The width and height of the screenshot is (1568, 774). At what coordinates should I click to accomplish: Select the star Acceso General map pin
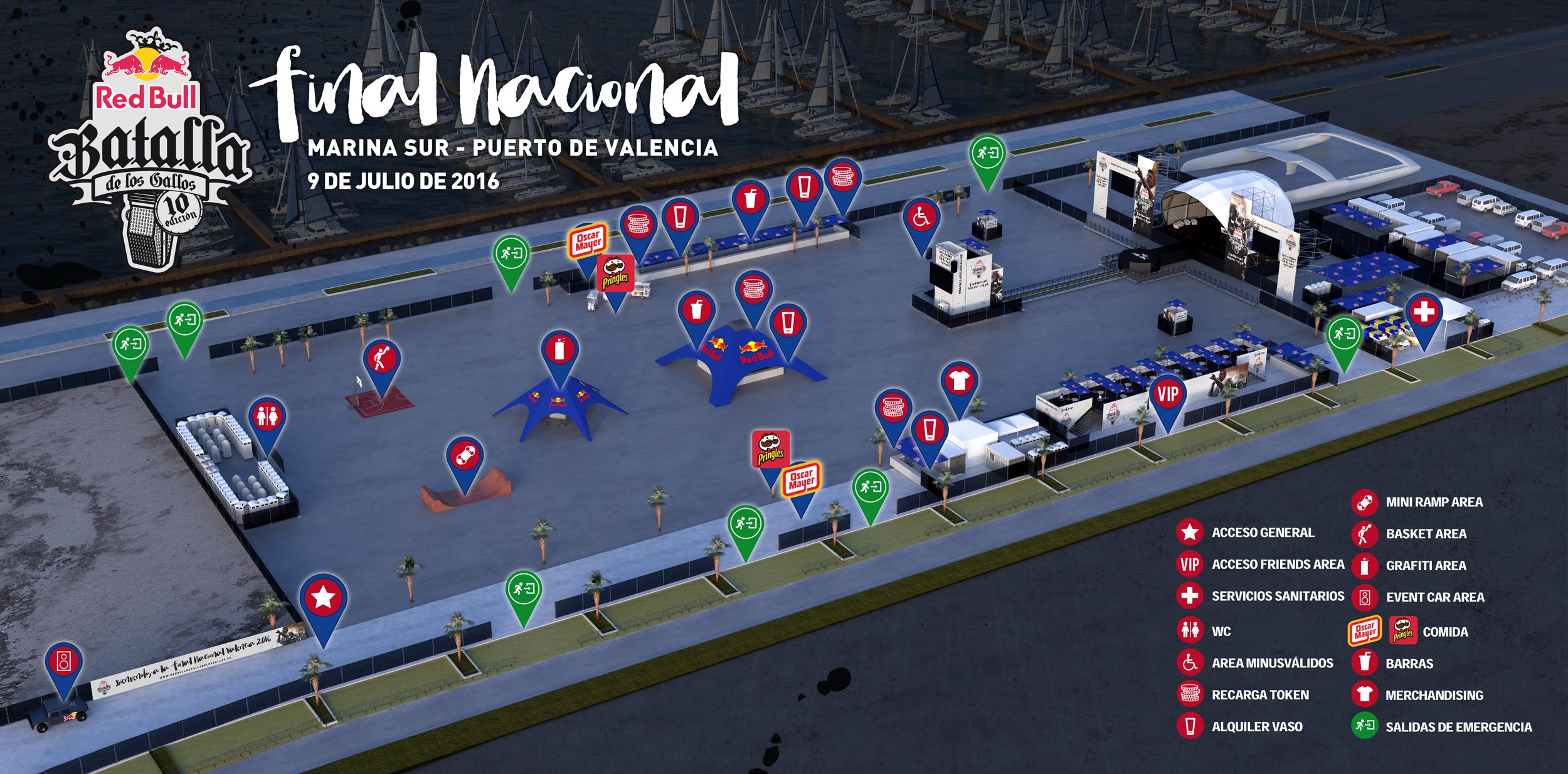pos(323,598)
